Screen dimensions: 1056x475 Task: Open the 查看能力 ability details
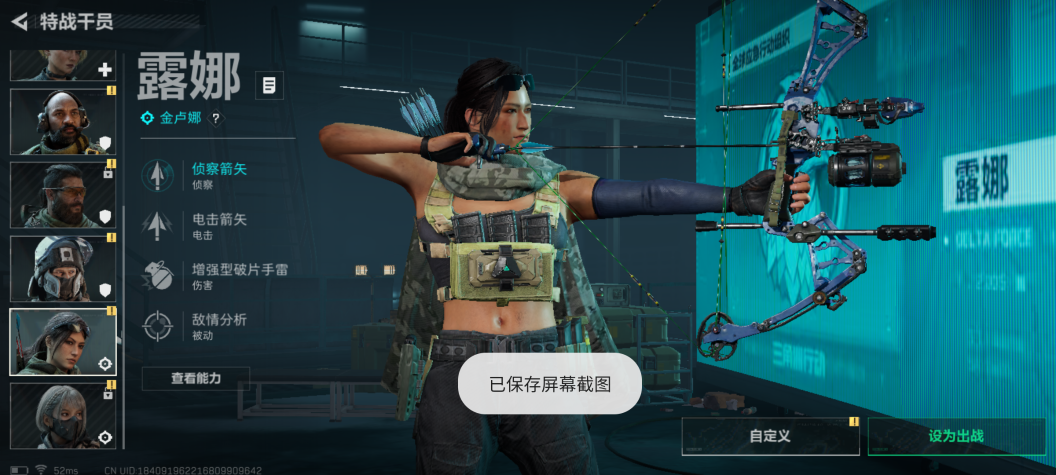[195, 378]
